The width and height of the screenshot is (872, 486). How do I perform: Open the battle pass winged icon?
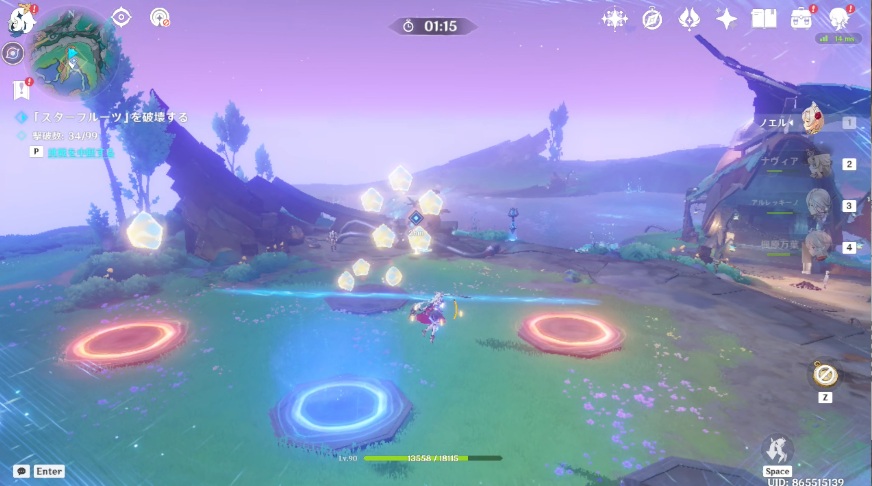tap(689, 19)
